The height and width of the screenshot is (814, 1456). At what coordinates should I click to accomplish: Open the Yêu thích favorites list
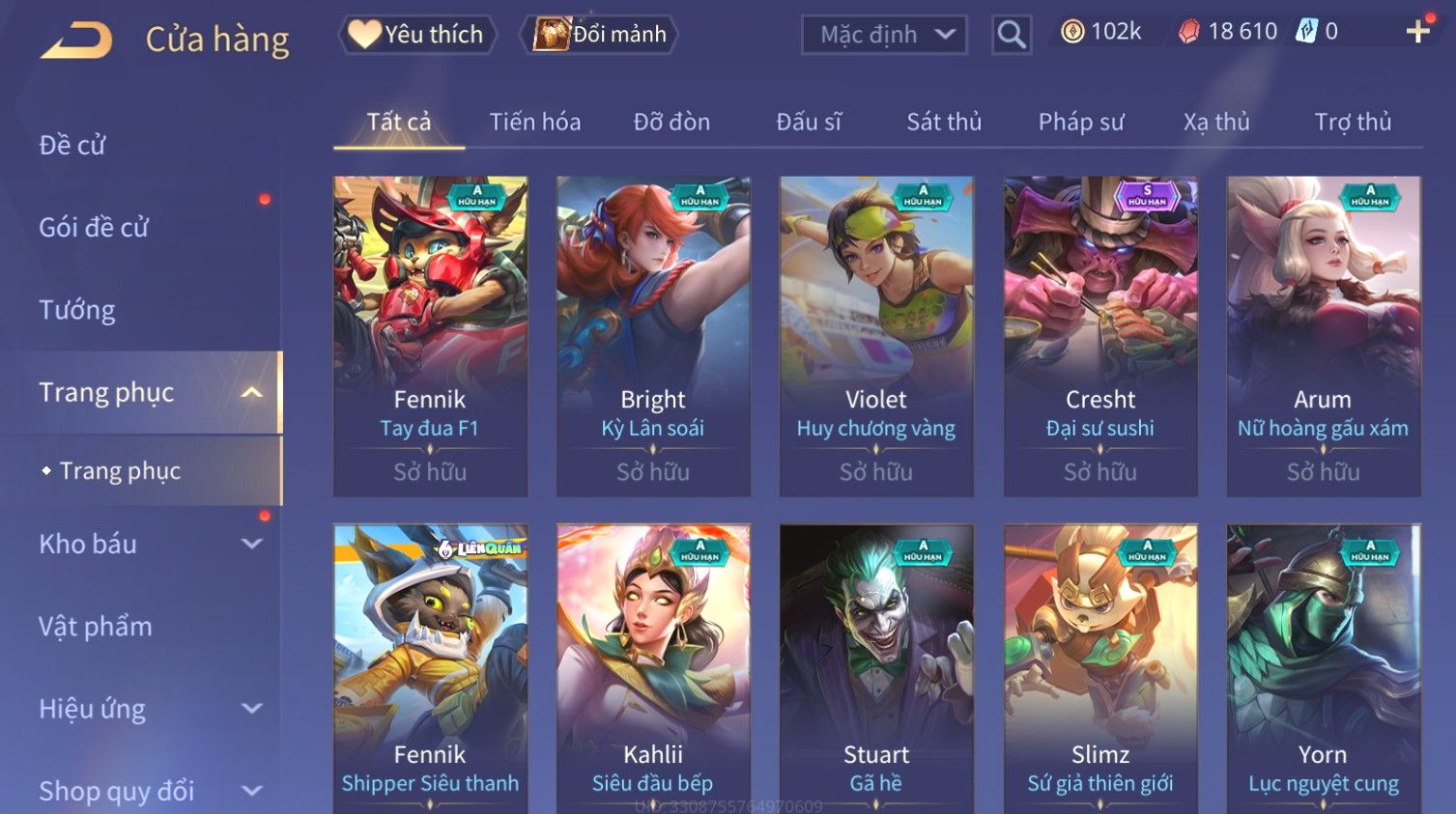coord(417,35)
